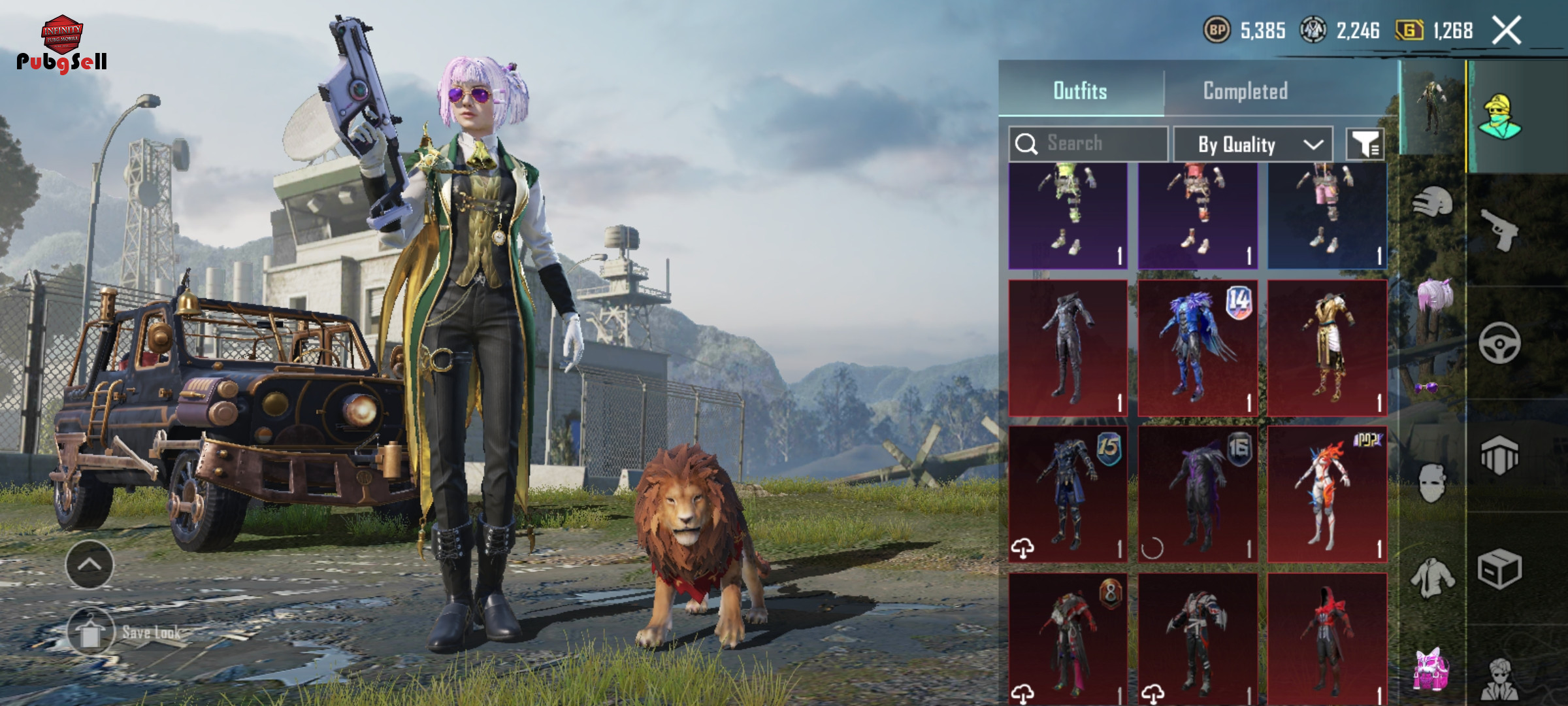Image resolution: width=1568 pixels, height=706 pixels.
Task: Choose the red outfit with badge 8
Action: point(1068,637)
